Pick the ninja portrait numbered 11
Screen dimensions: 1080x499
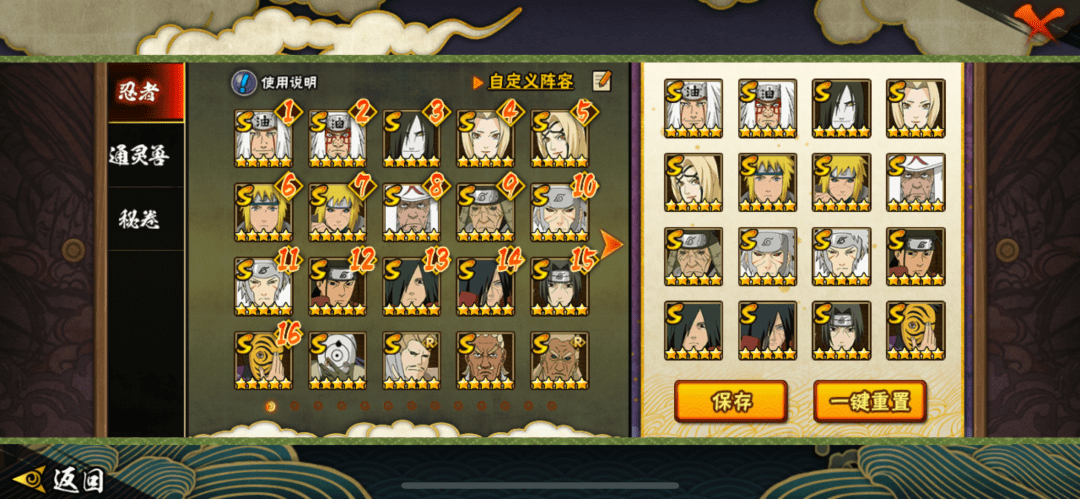click(x=263, y=287)
